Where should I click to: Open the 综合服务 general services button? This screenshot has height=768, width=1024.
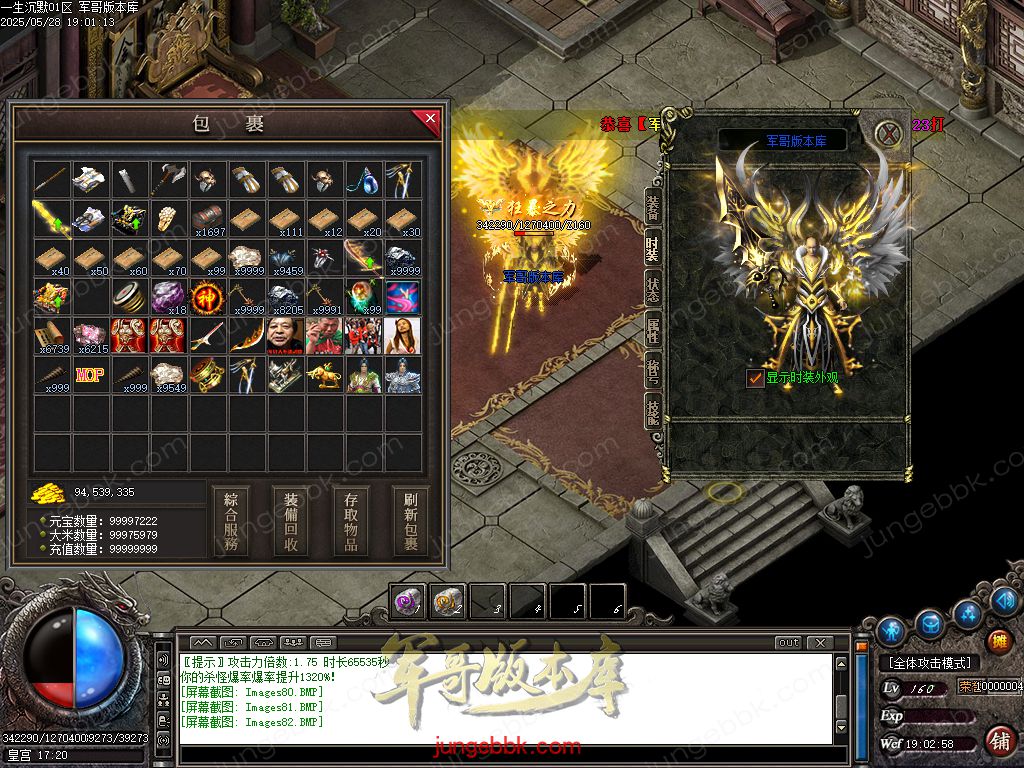click(231, 521)
